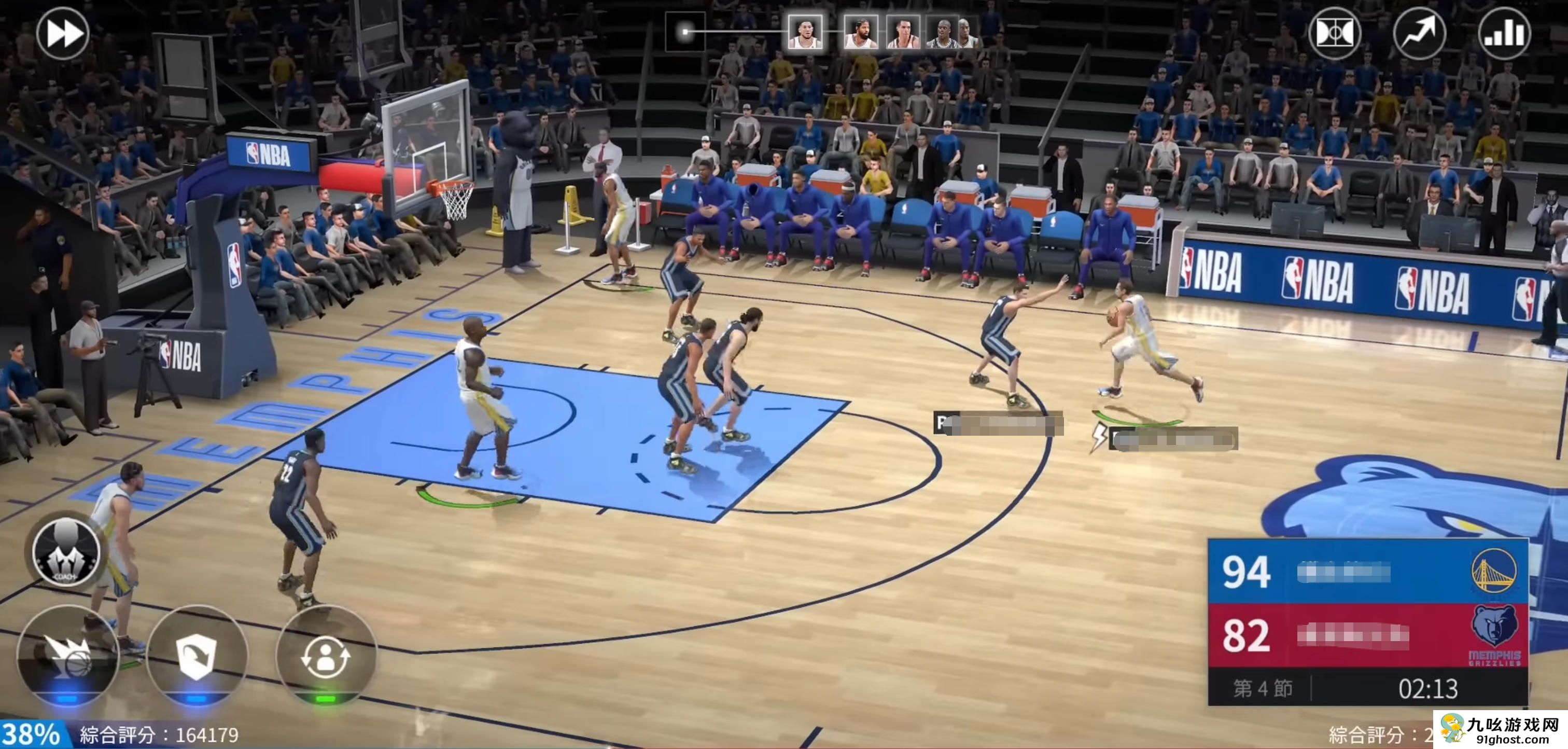This screenshot has width=1568, height=749.
Task: Activate the basketball burst offense skill
Action: point(67,657)
